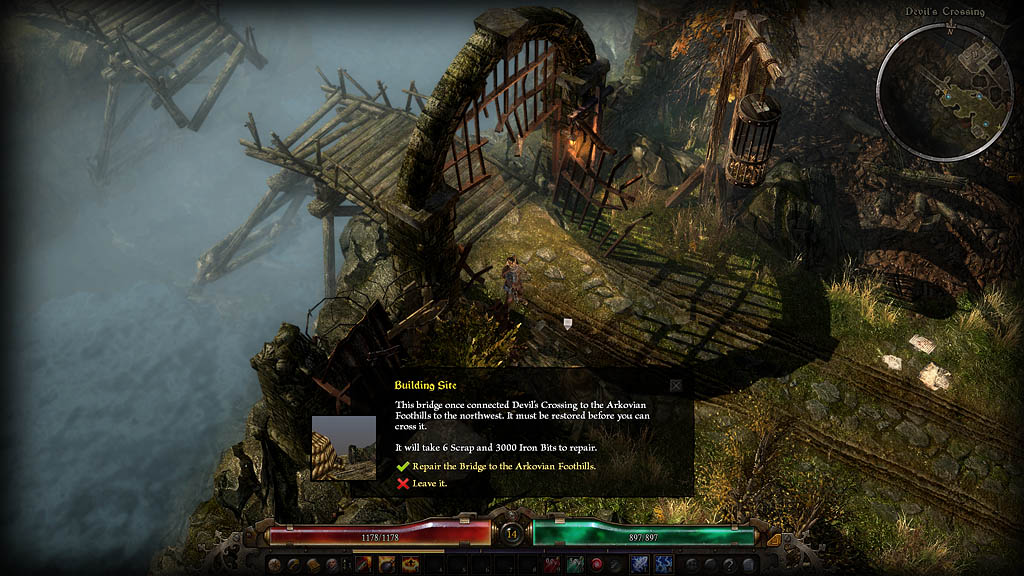This screenshot has width=1024, height=576.
Task: Activate the blue ice shard skill
Action: tap(639, 565)
